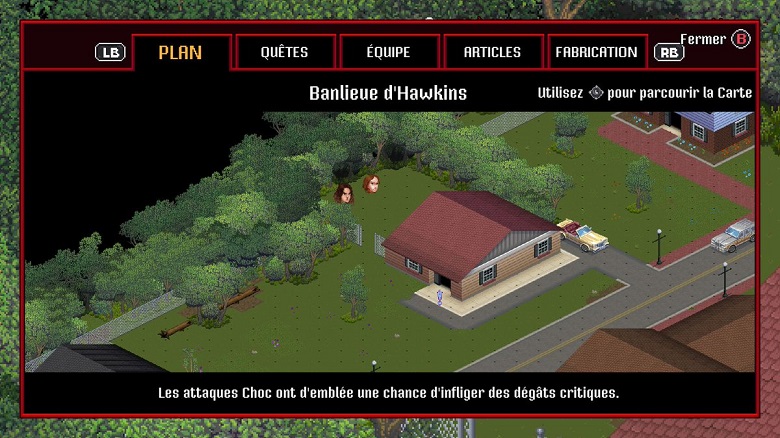Show the ARTICLES tab
The width and height of the screenshot is (780, 438).
click(x=492, y=52)
